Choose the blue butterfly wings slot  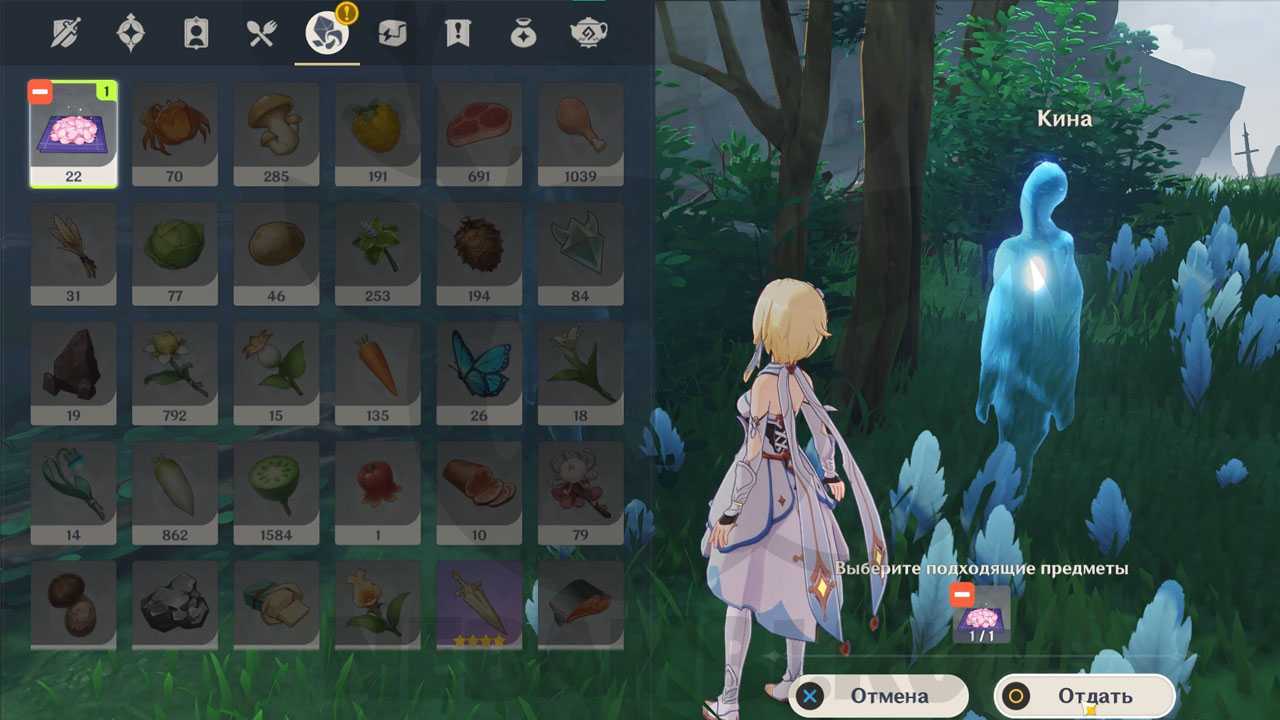[x=479, y=373]
